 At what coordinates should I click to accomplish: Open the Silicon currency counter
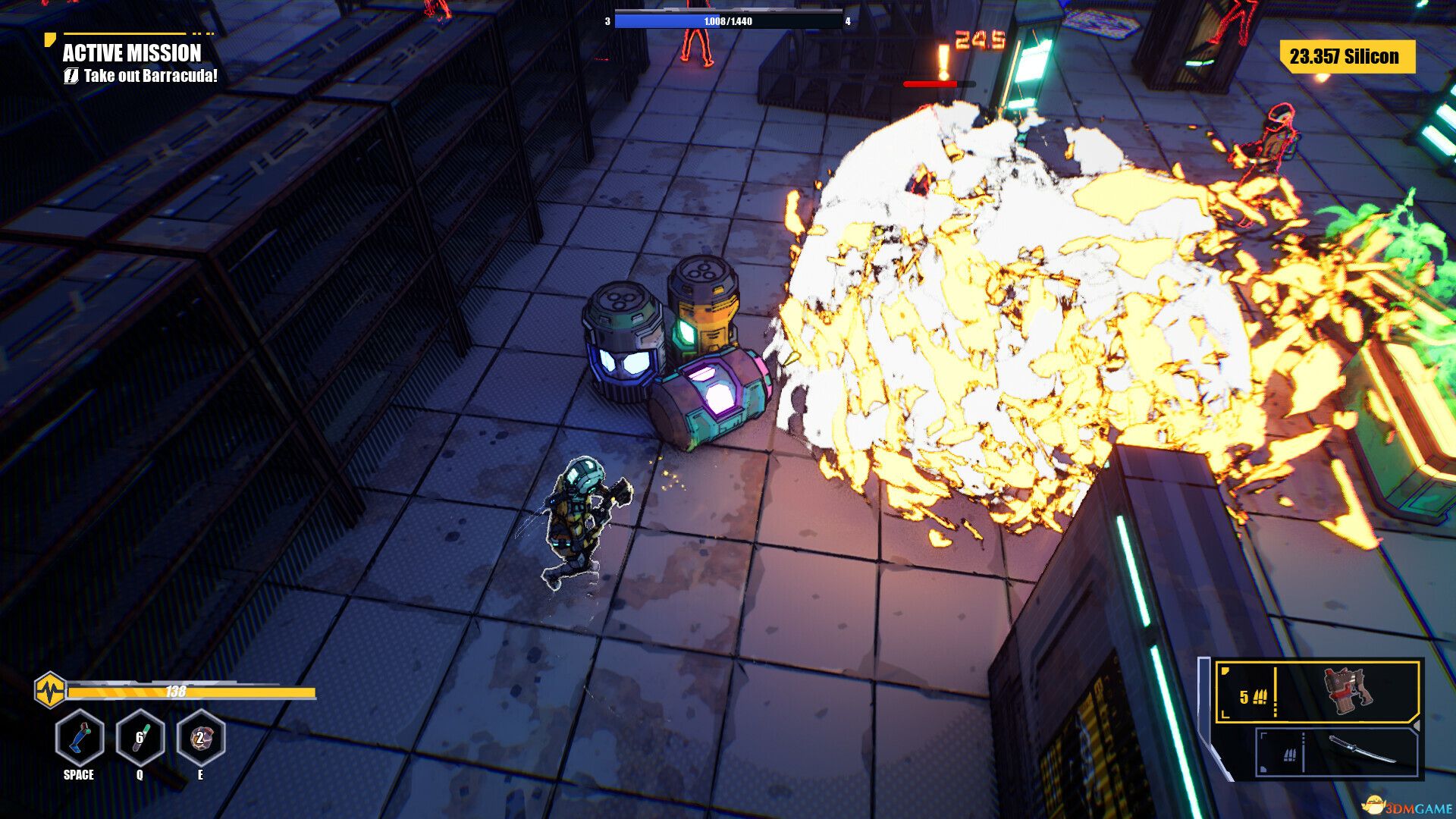(1347, 57)
